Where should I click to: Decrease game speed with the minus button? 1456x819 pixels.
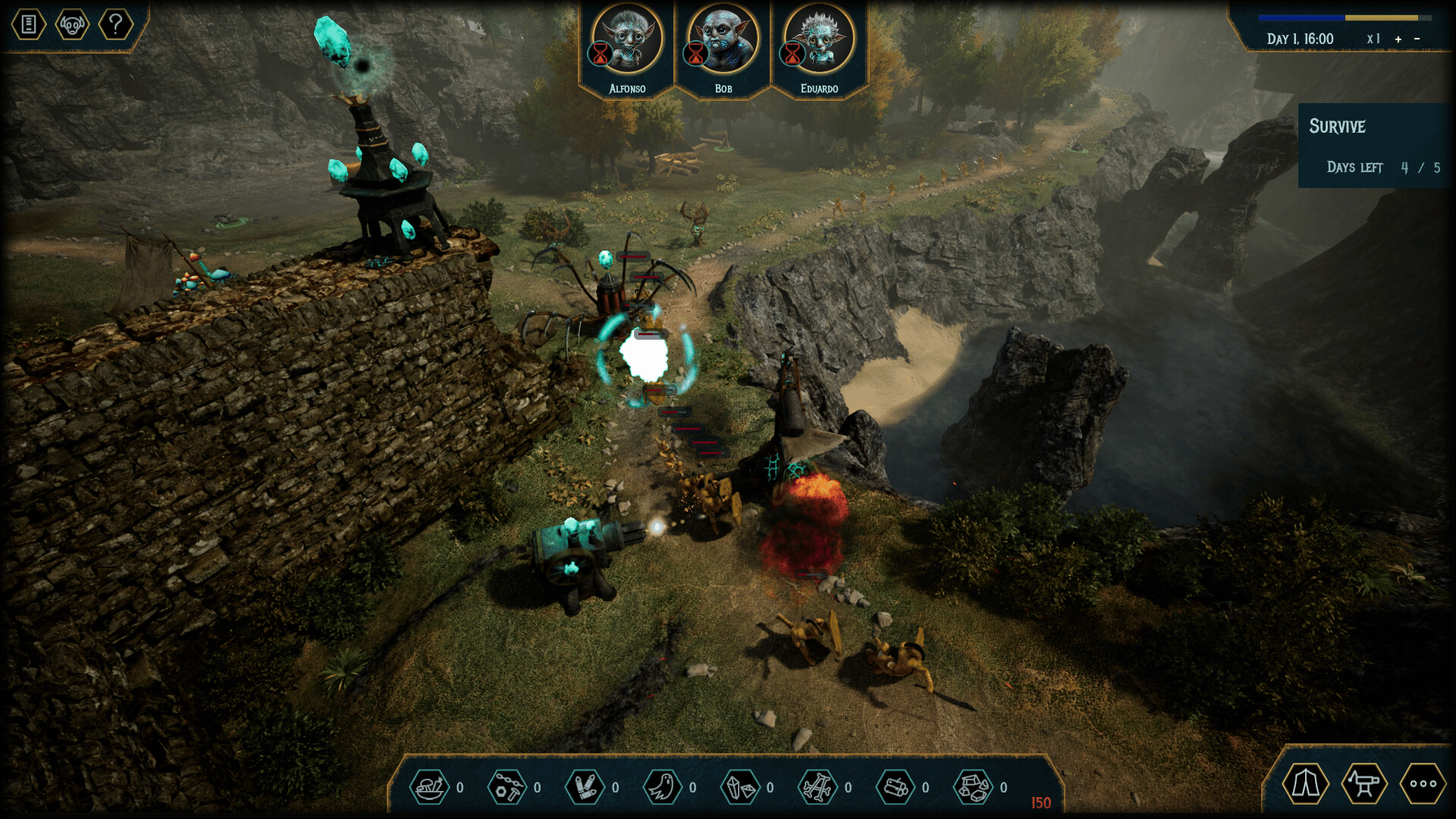1417,39
